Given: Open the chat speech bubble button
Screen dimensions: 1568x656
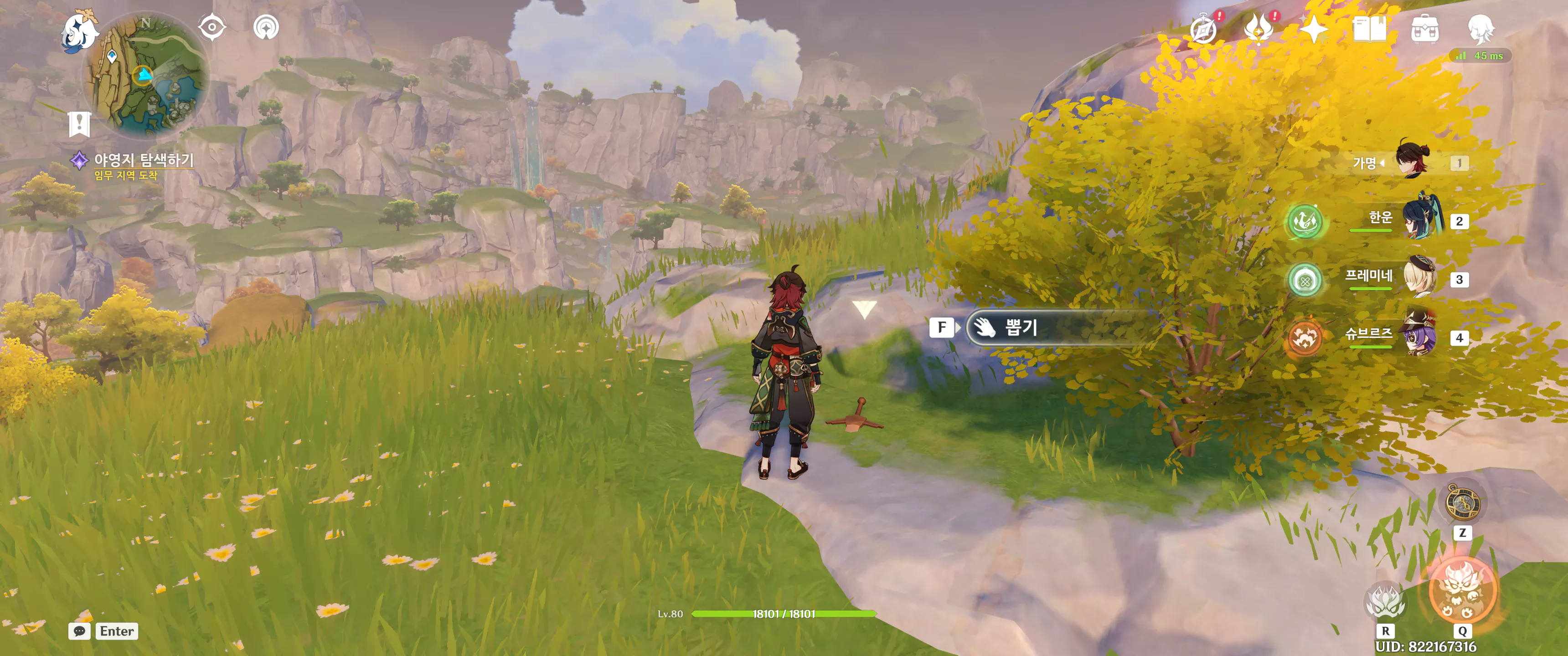Looking at the screenshot, I should click(x=80, y=631).
